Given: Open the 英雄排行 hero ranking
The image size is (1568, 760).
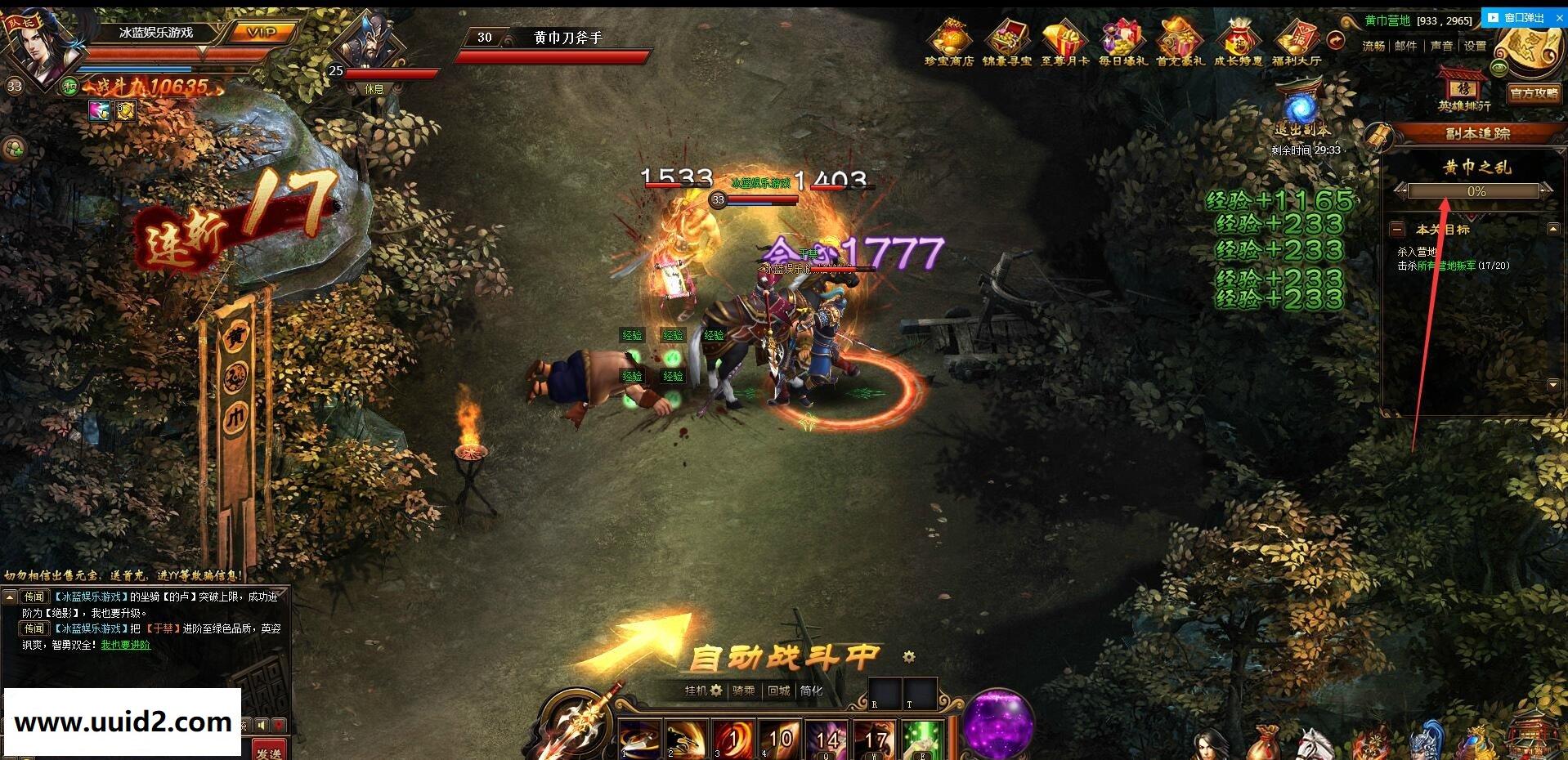Looking at the screenshot, I should [x=1463, y=90].
